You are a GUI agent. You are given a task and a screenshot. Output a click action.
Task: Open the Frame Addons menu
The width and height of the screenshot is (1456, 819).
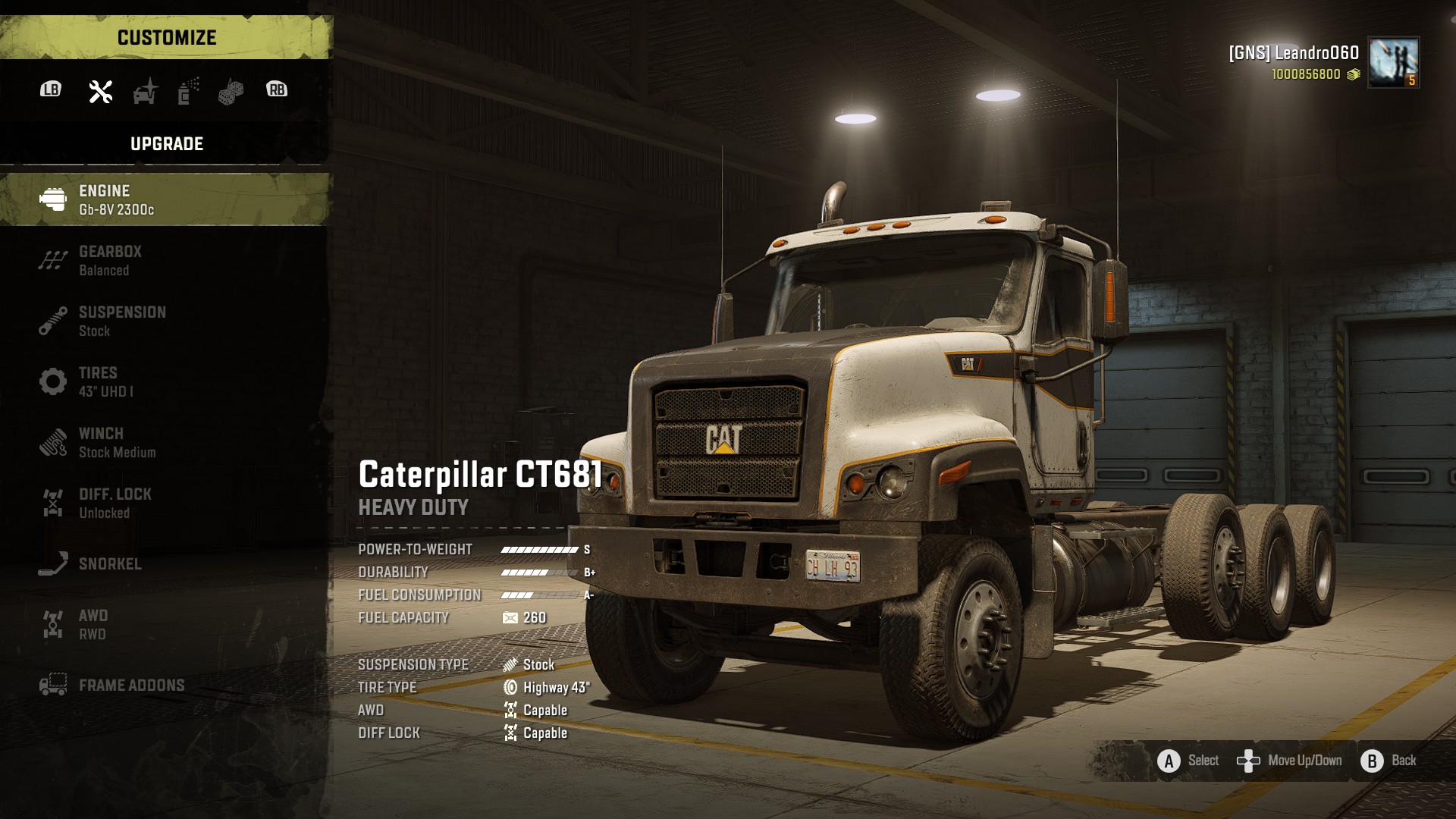(165, 685)
